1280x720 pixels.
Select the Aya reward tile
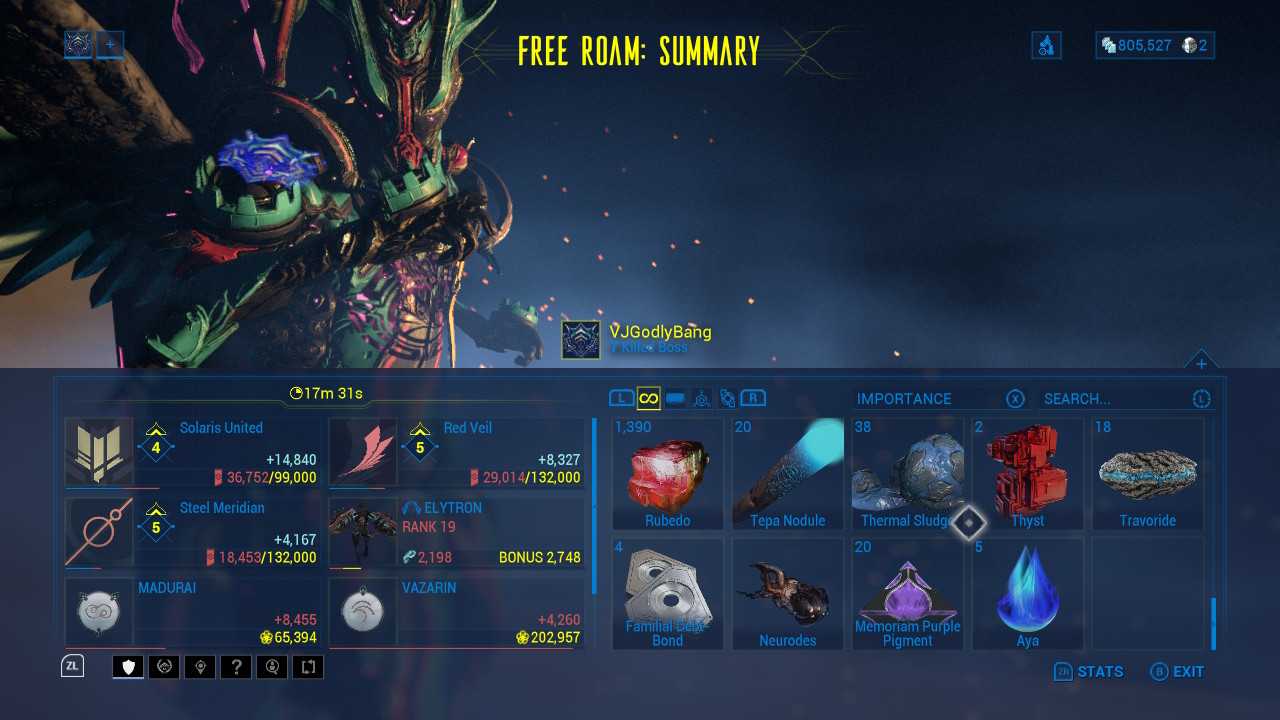click(1028, 594)
